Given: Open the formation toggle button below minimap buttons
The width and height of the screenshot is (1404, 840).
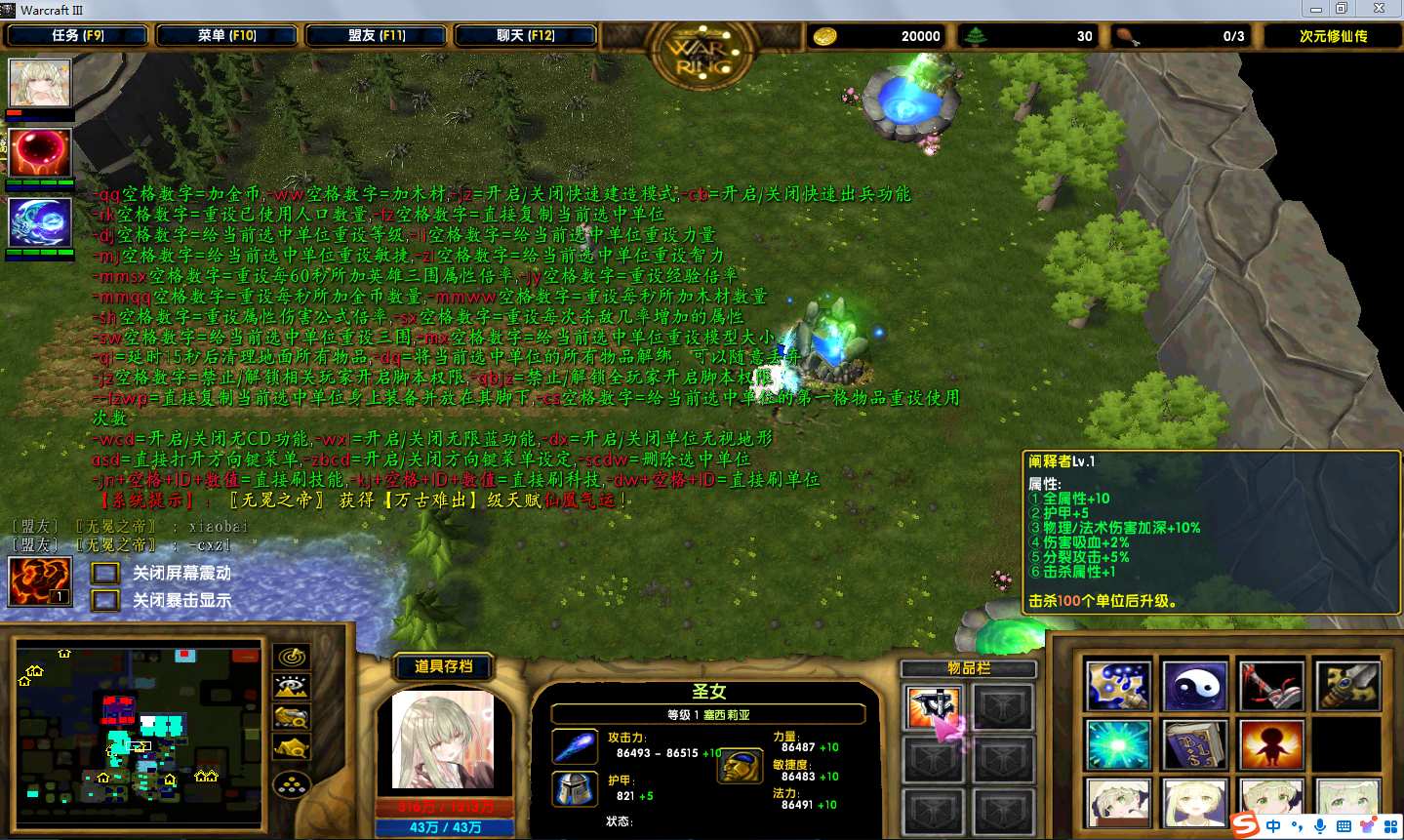Looking at the screenshot, I should [x=292, y=784].
